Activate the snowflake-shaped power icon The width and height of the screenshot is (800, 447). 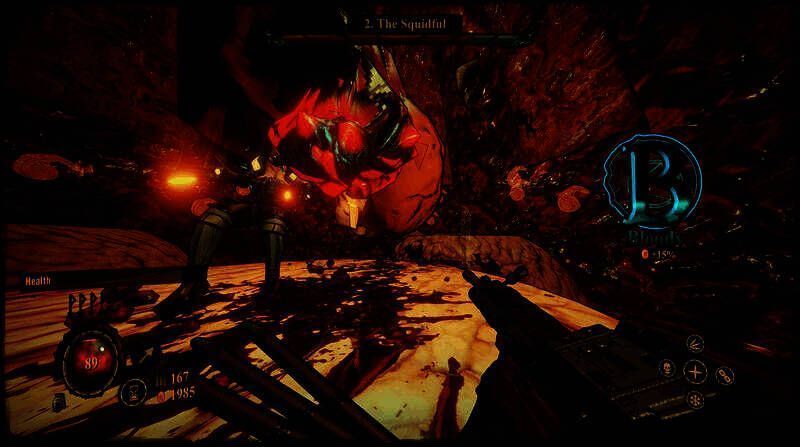pyautogui.click(x=695, y=400)
